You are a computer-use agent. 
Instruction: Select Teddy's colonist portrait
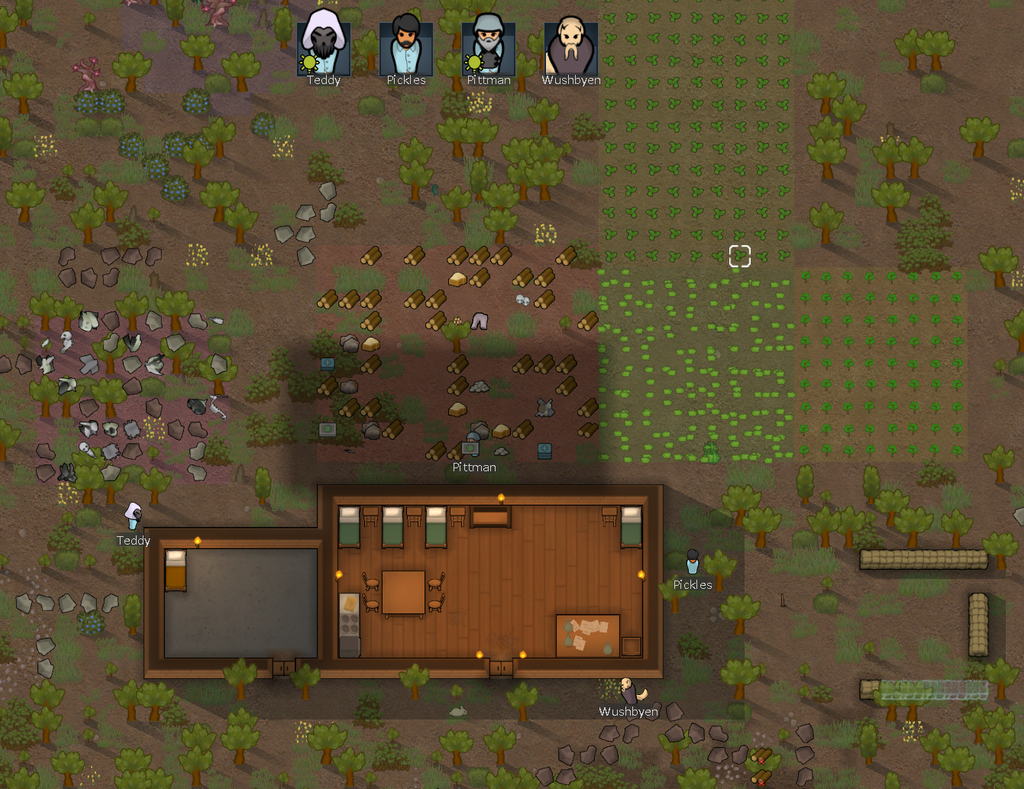click(323, 43)
